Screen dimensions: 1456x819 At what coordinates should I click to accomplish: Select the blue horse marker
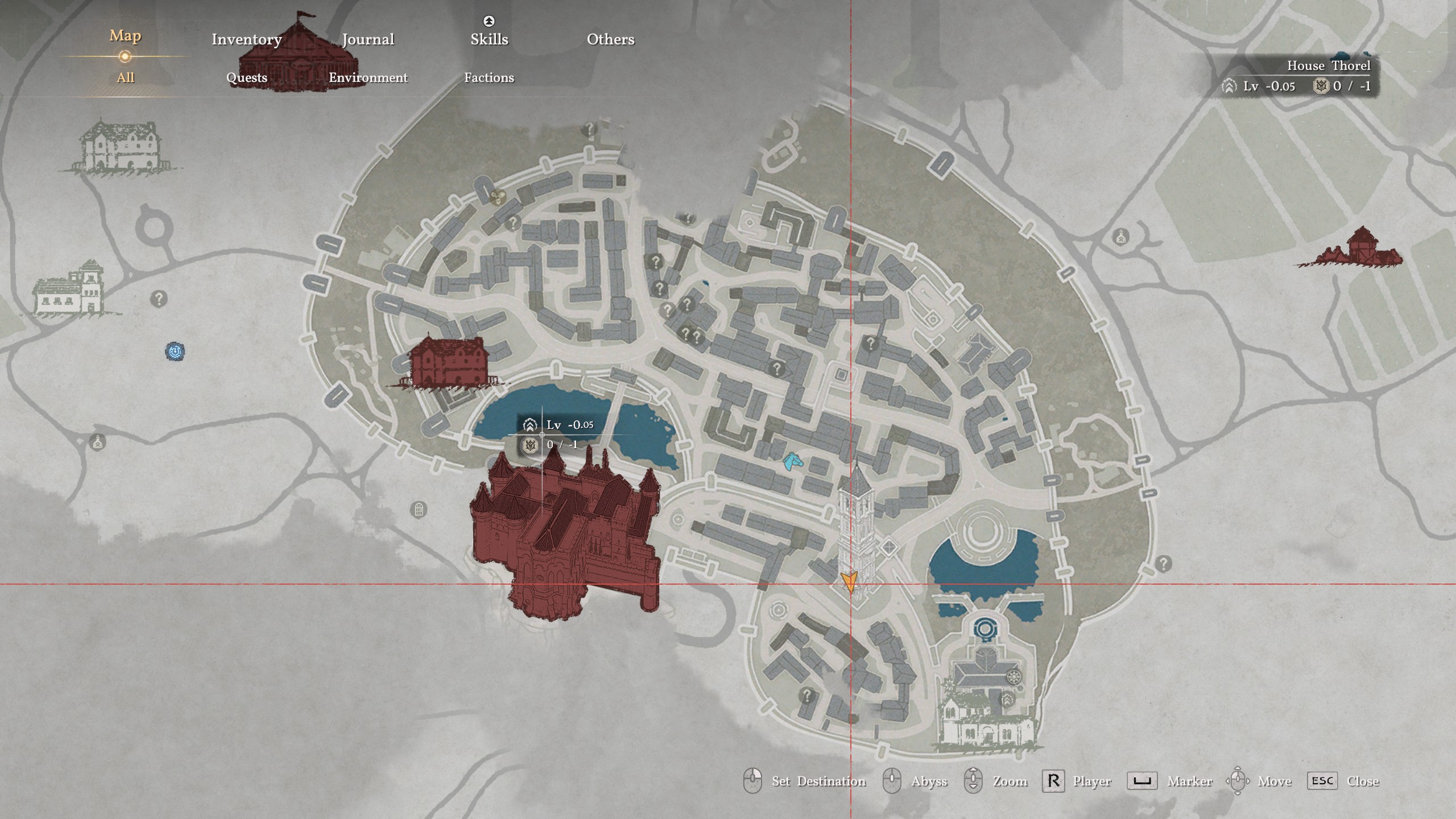pyautogui.click(x=791, y=461)
